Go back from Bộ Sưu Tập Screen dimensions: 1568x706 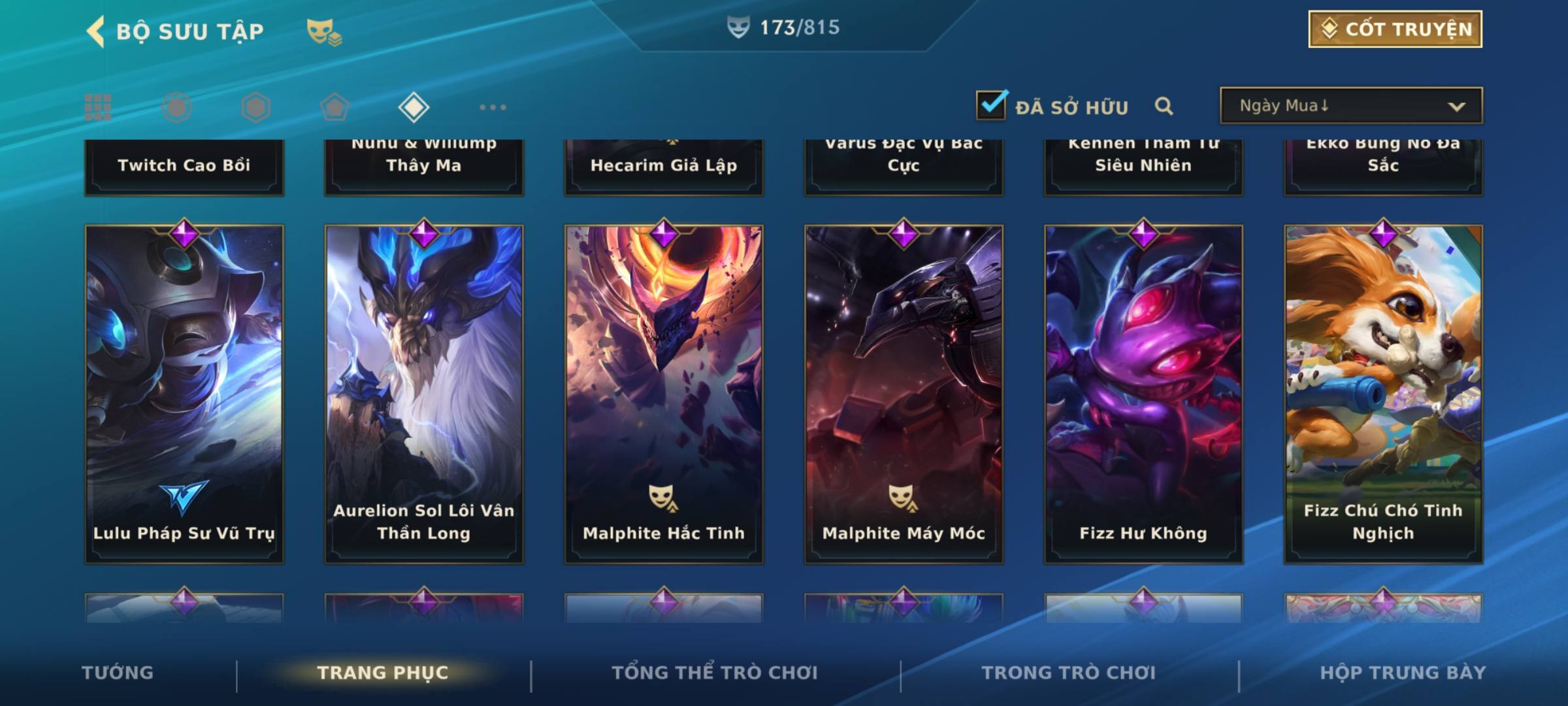tap(96, 31)
